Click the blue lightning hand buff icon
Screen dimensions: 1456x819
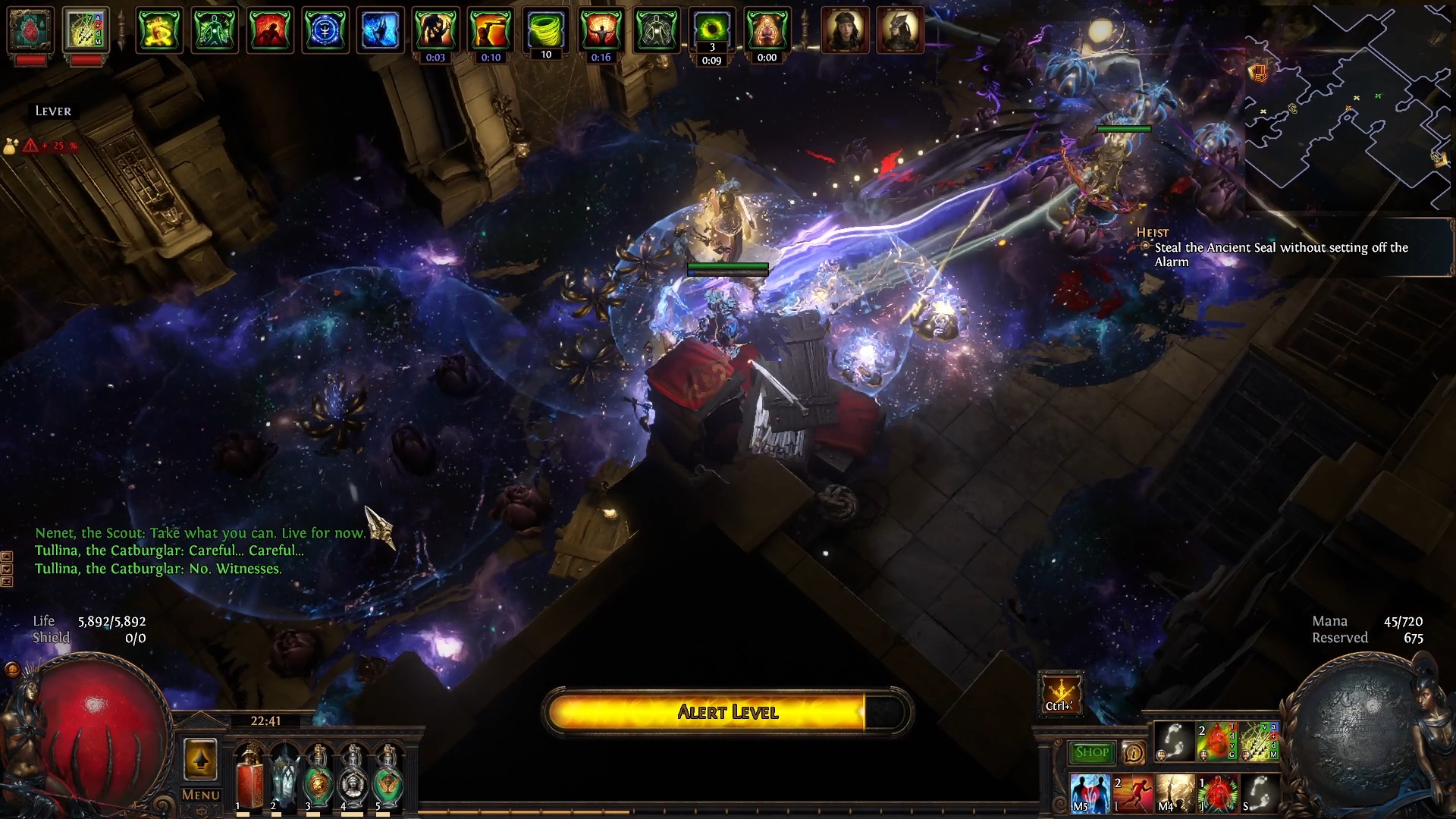click(x=380, y=30)
